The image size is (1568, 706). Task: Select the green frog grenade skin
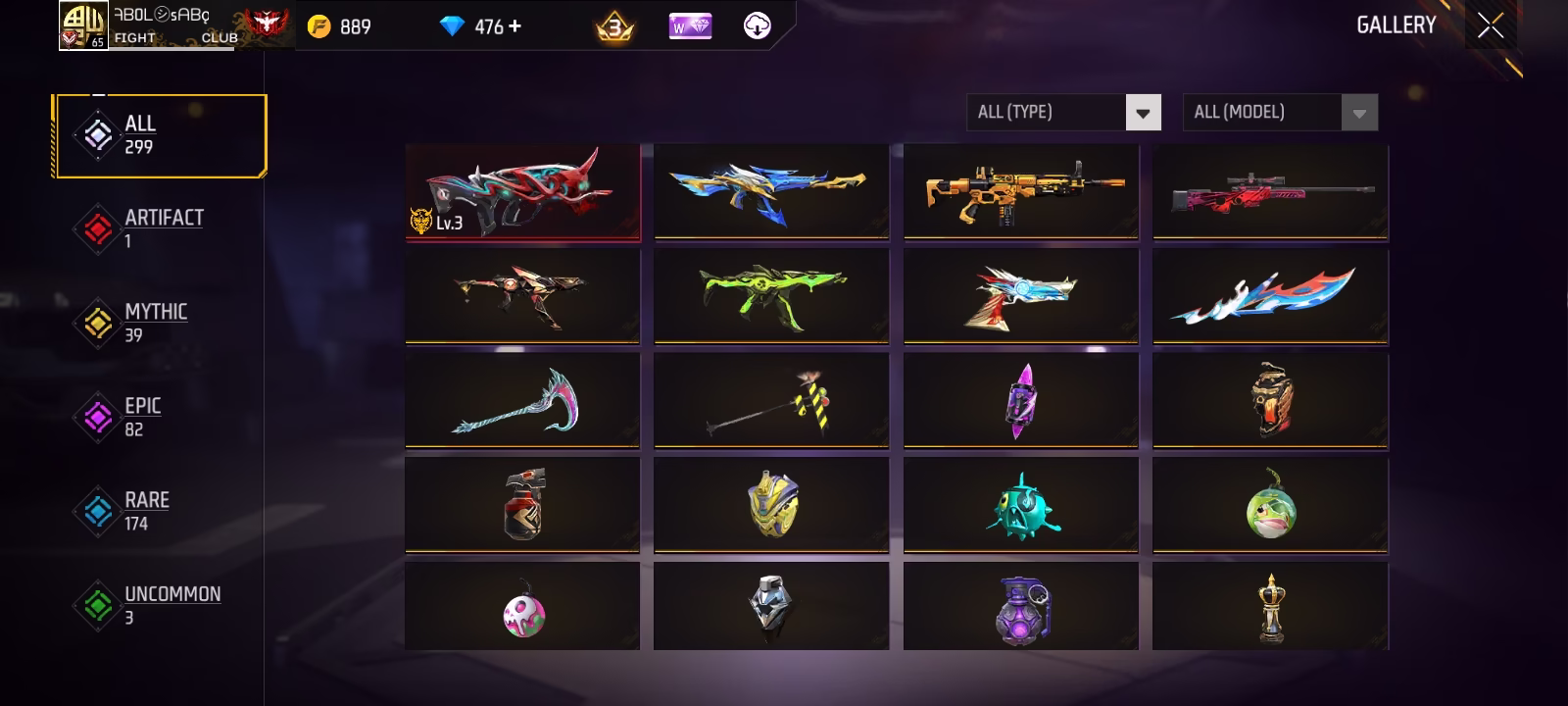point(1270,505)
